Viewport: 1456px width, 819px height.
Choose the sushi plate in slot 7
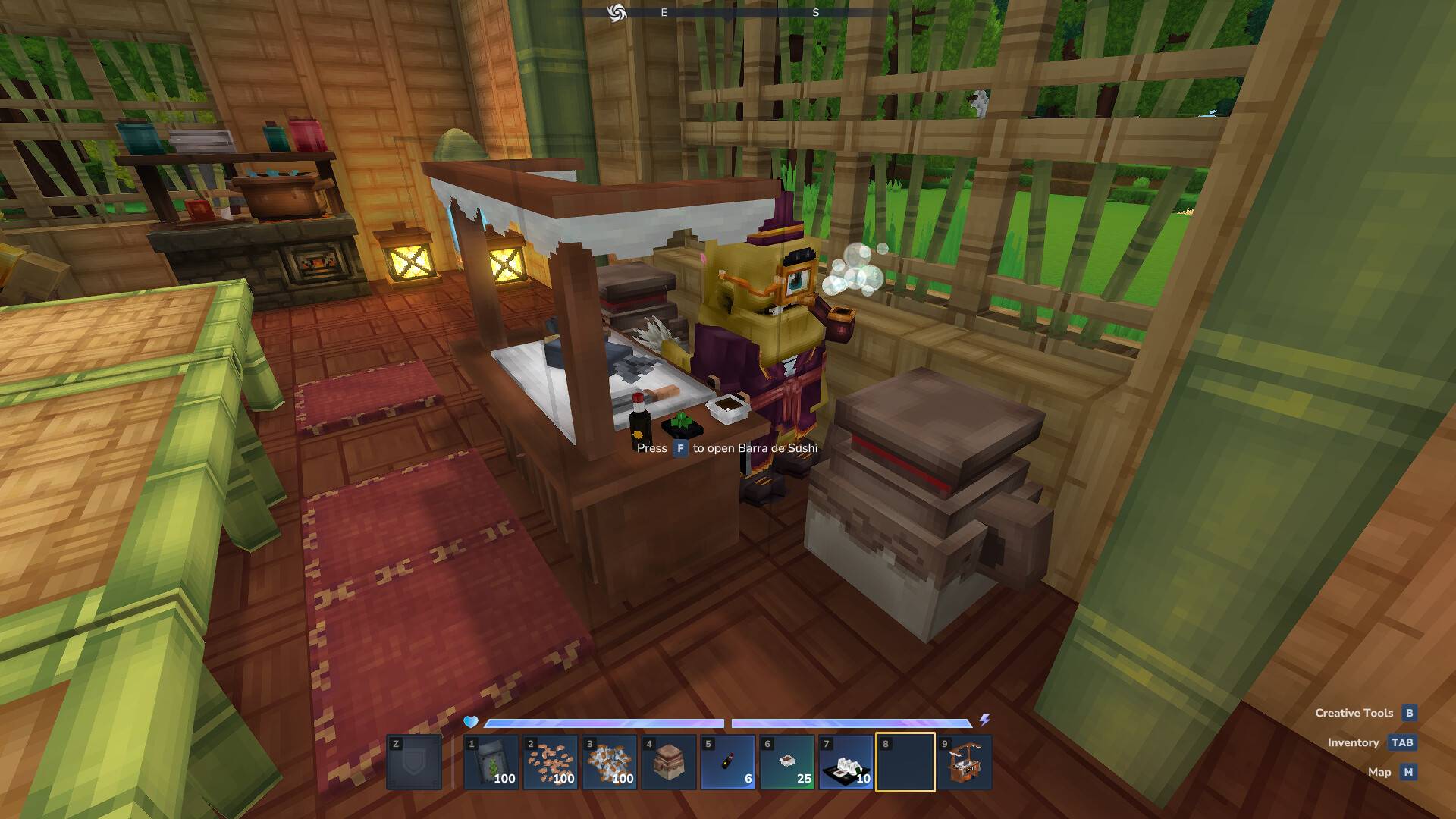[x=846, y=762]
